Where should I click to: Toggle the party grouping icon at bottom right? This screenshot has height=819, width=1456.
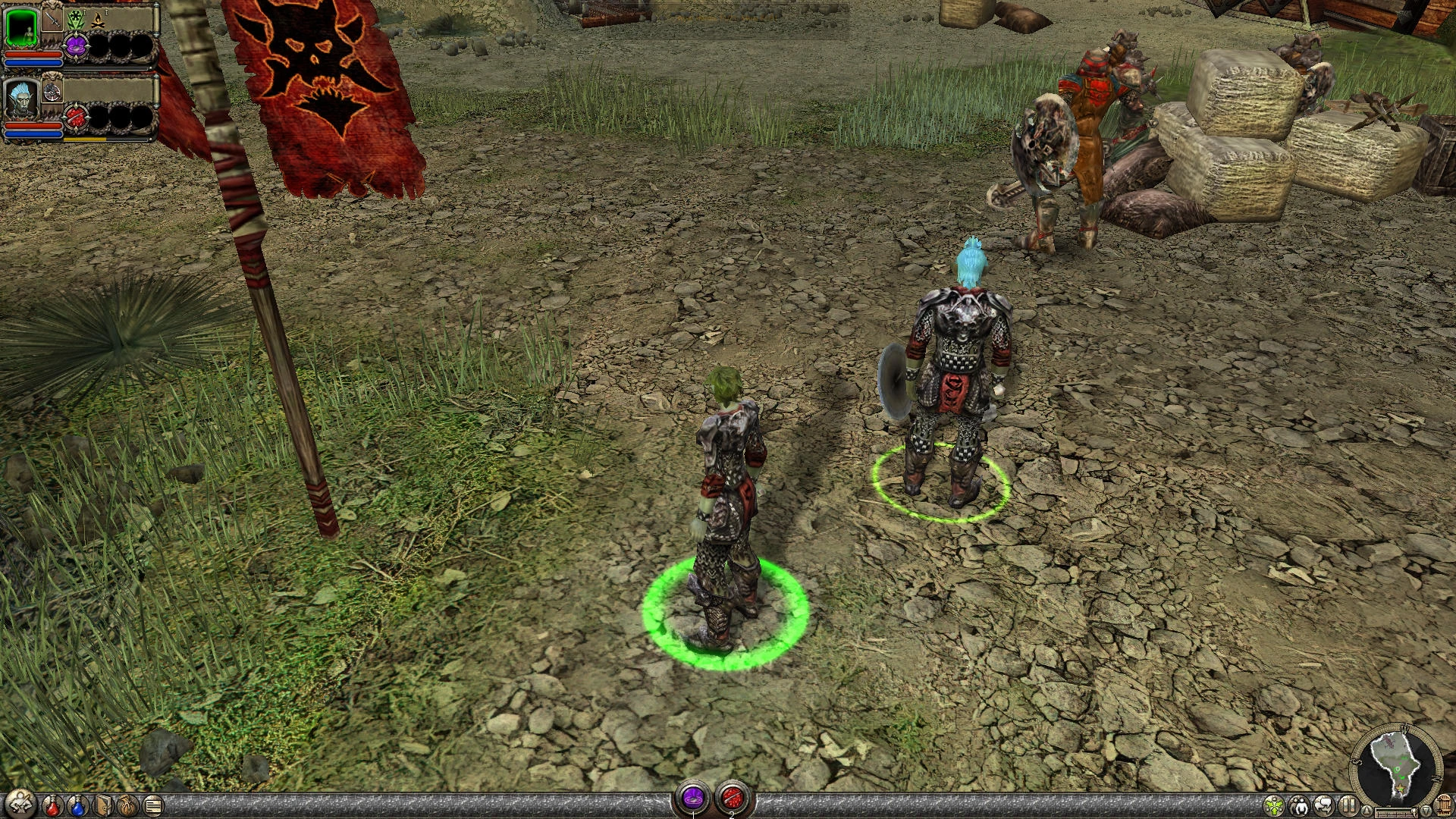[1301, 806]
